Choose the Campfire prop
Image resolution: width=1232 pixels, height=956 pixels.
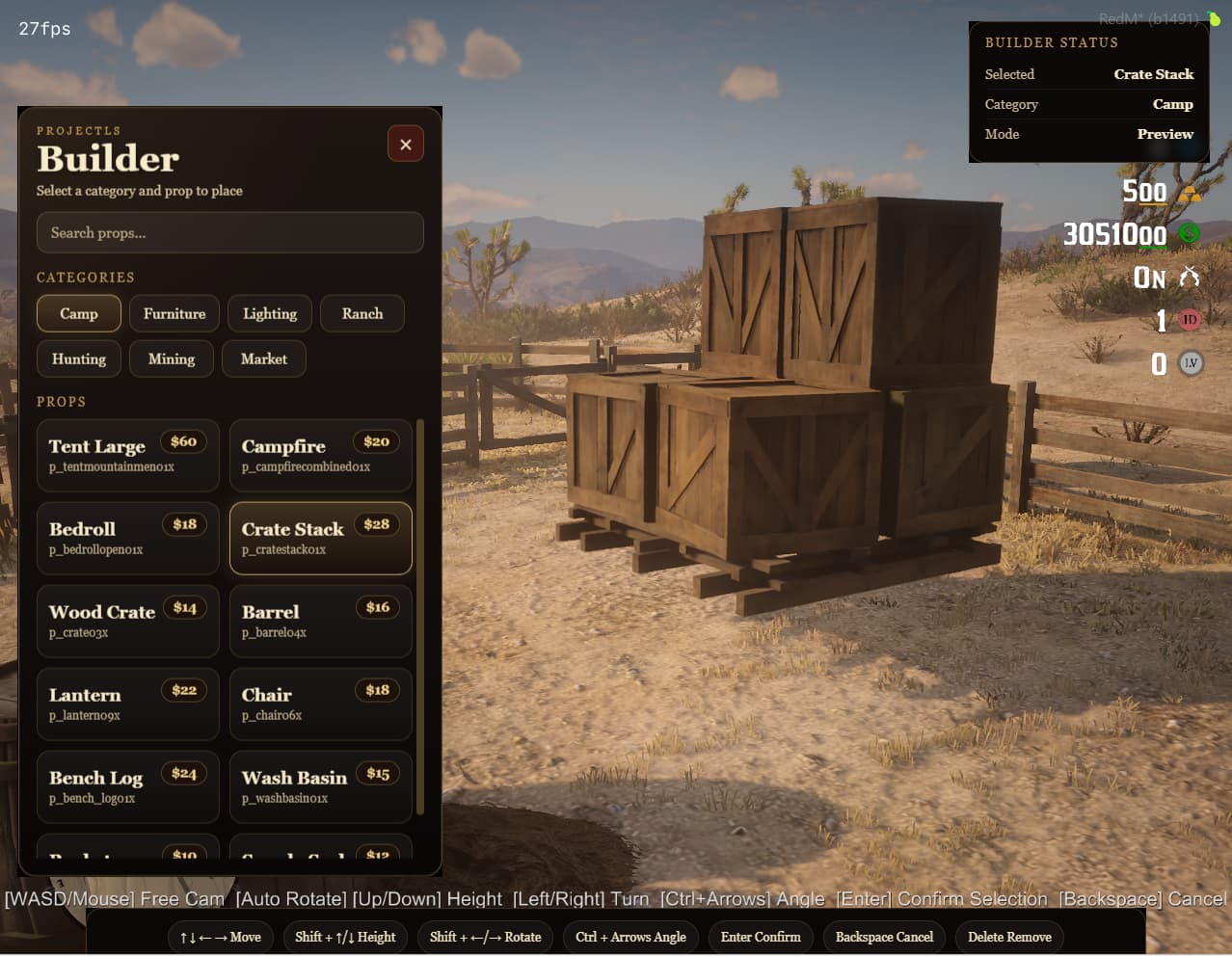(x=320, y=456)
